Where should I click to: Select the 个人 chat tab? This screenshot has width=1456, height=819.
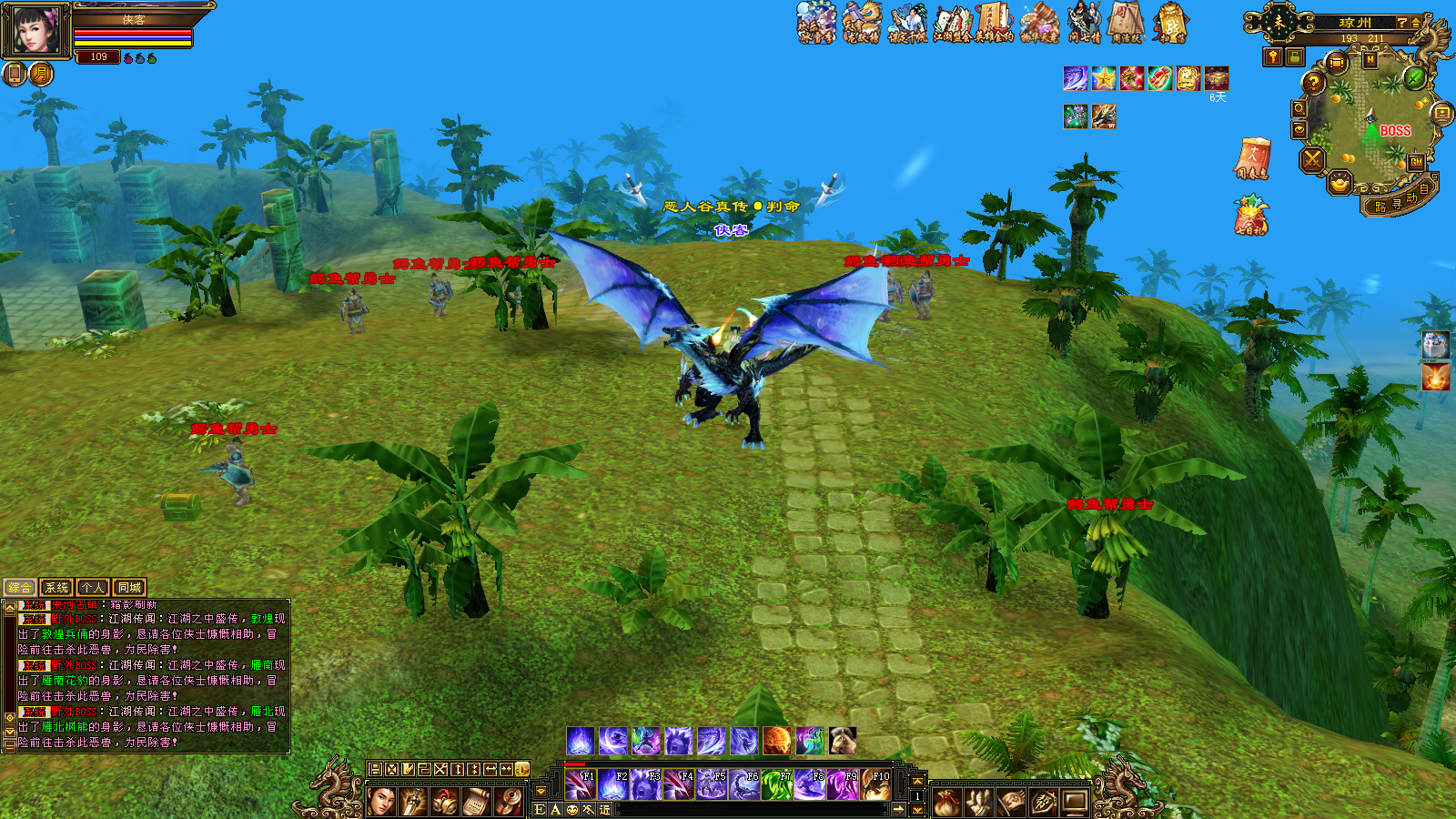point(93,588)
